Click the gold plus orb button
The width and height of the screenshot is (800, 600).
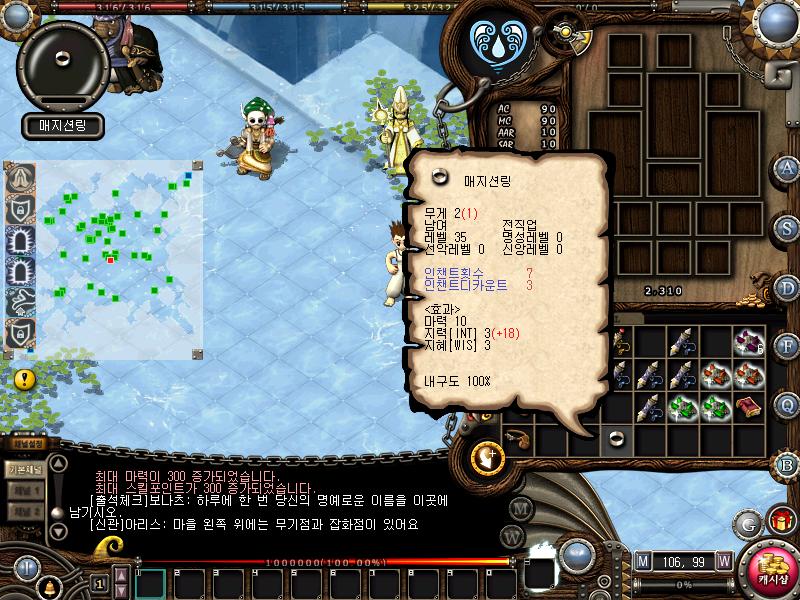489,457
